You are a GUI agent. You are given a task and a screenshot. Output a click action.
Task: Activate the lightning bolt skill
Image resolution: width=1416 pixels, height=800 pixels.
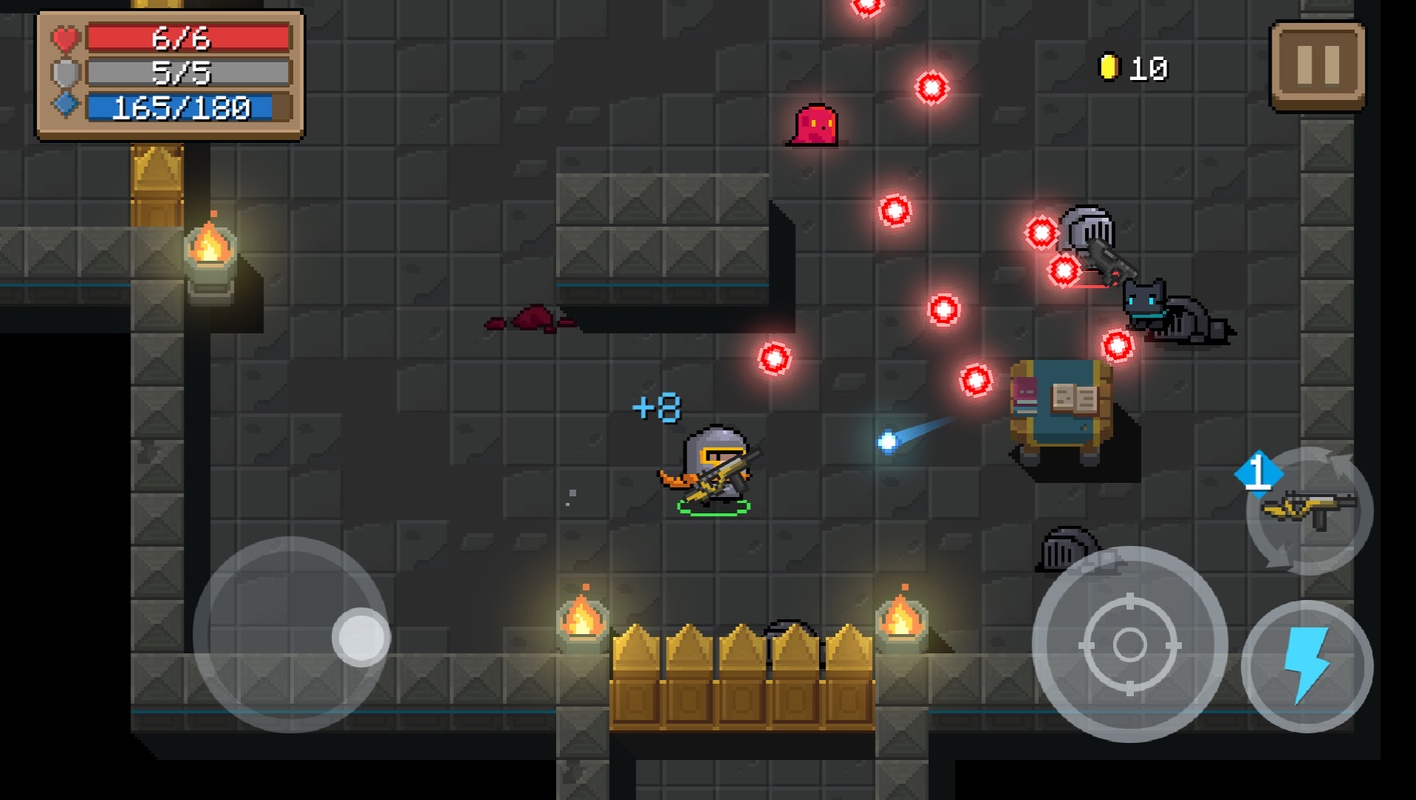coord(1306,666)
